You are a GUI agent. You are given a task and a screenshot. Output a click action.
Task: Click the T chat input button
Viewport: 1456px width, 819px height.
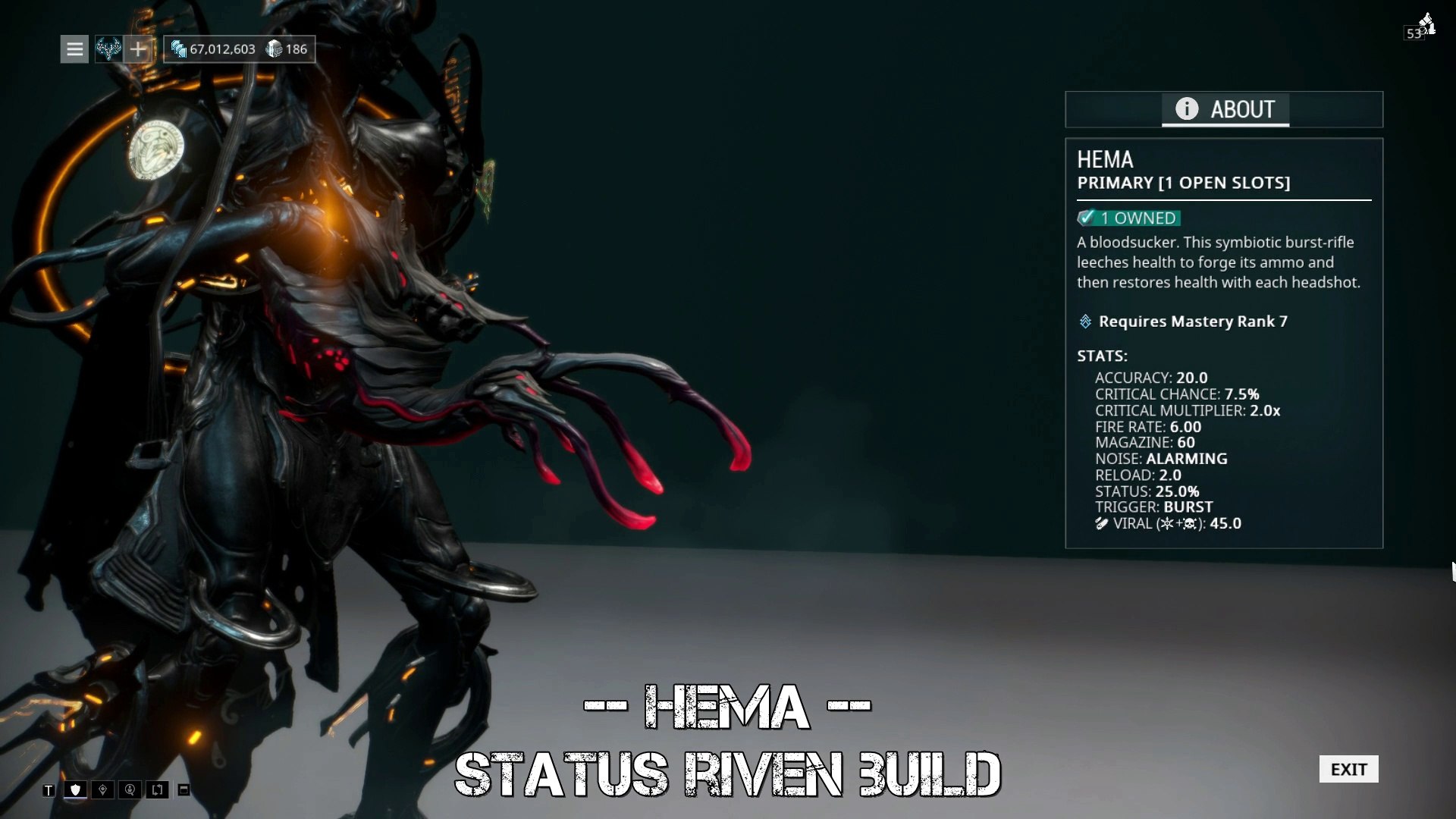click(49, 790)
